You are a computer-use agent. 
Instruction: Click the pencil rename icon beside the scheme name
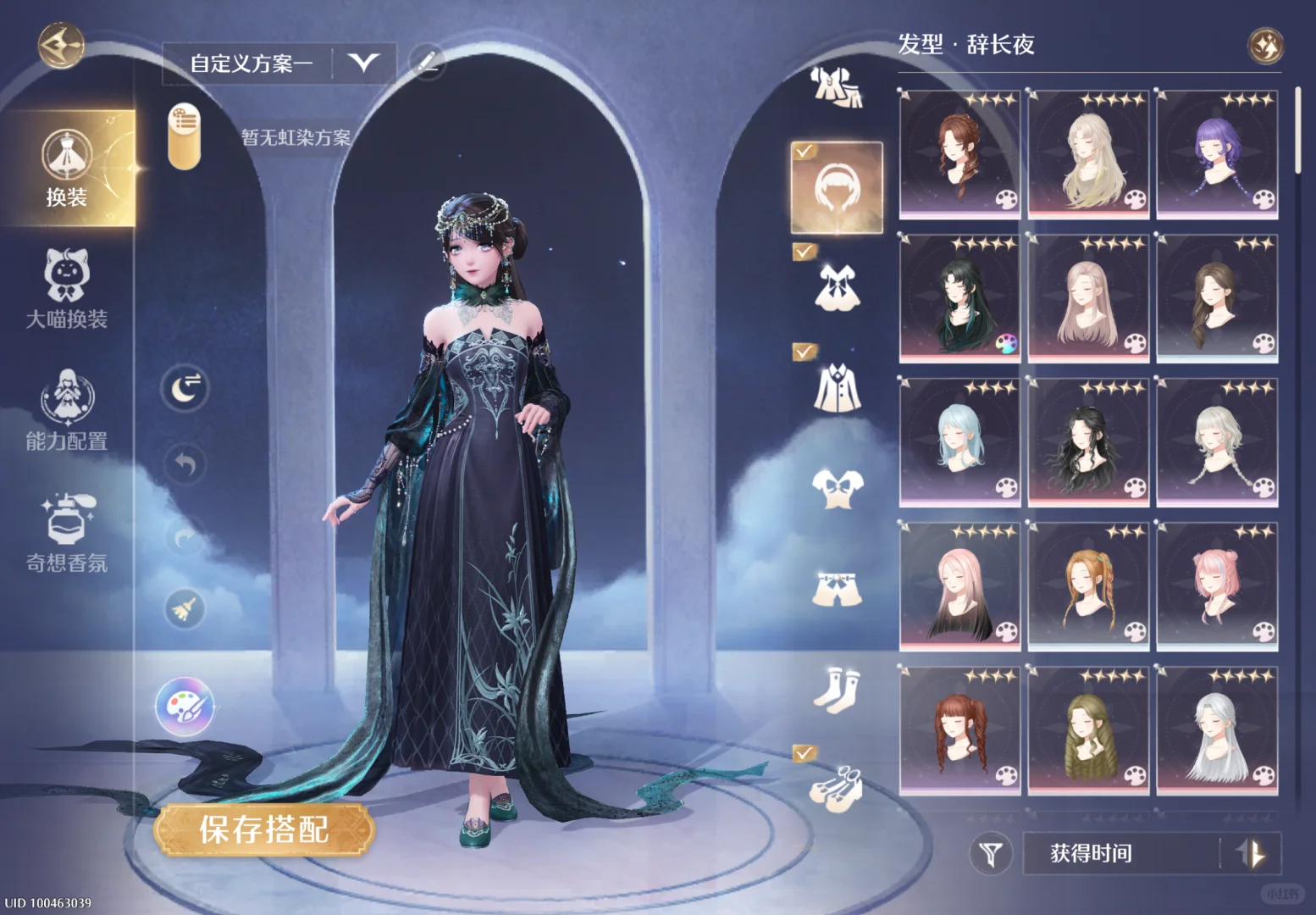[x=428, y=60]
